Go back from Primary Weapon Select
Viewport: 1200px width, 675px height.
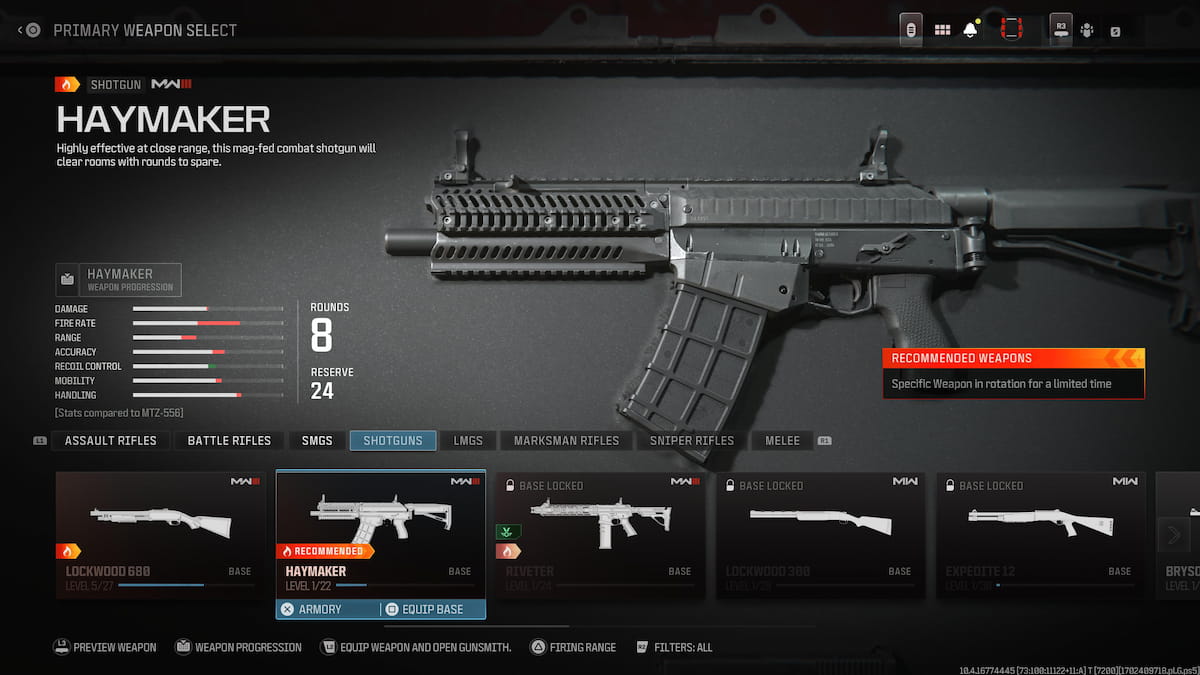30,30
